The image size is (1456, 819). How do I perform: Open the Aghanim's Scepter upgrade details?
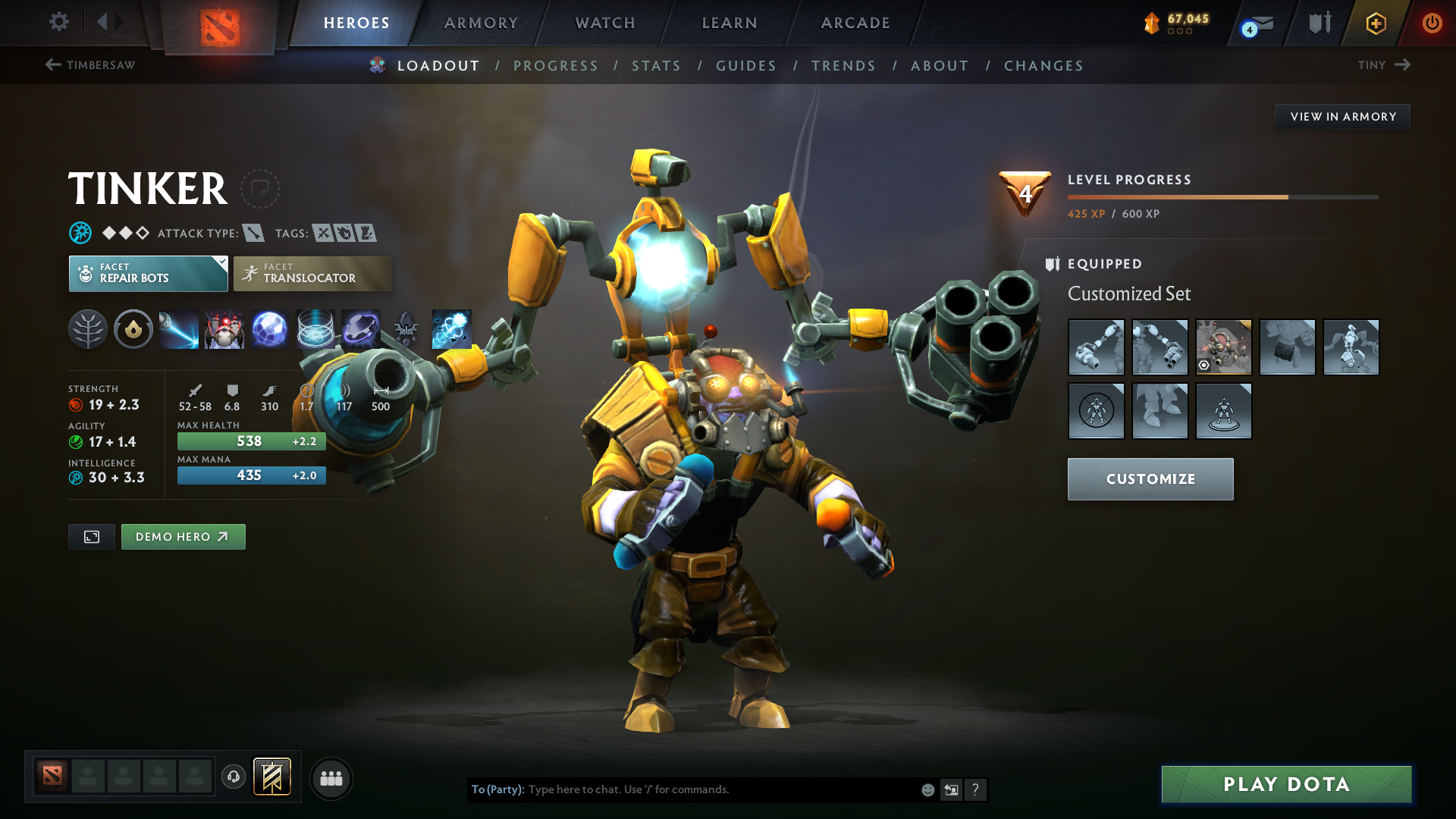pos(407,329)
